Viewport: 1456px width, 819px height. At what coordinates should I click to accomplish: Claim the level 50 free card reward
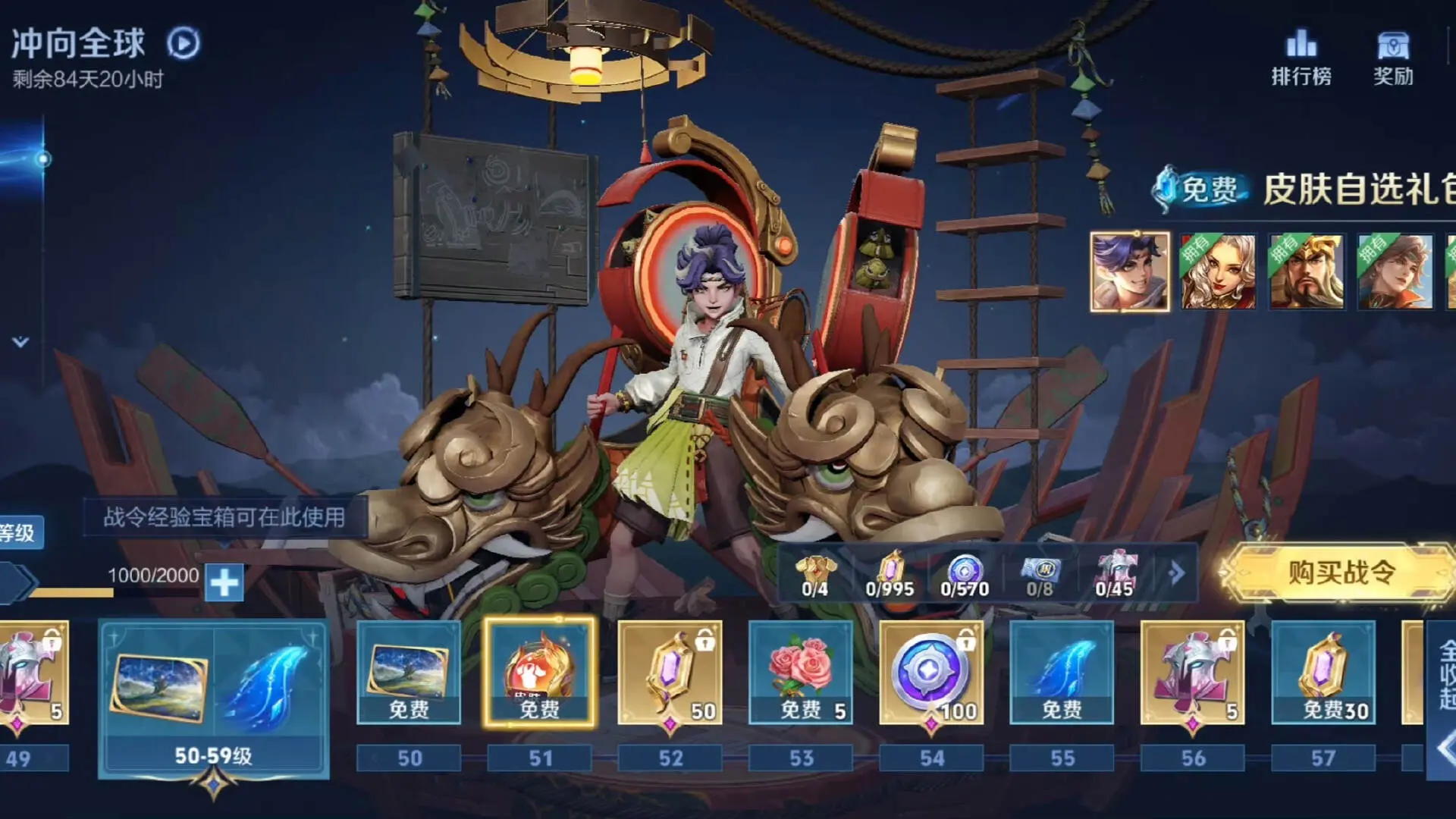tap(409, 672)
